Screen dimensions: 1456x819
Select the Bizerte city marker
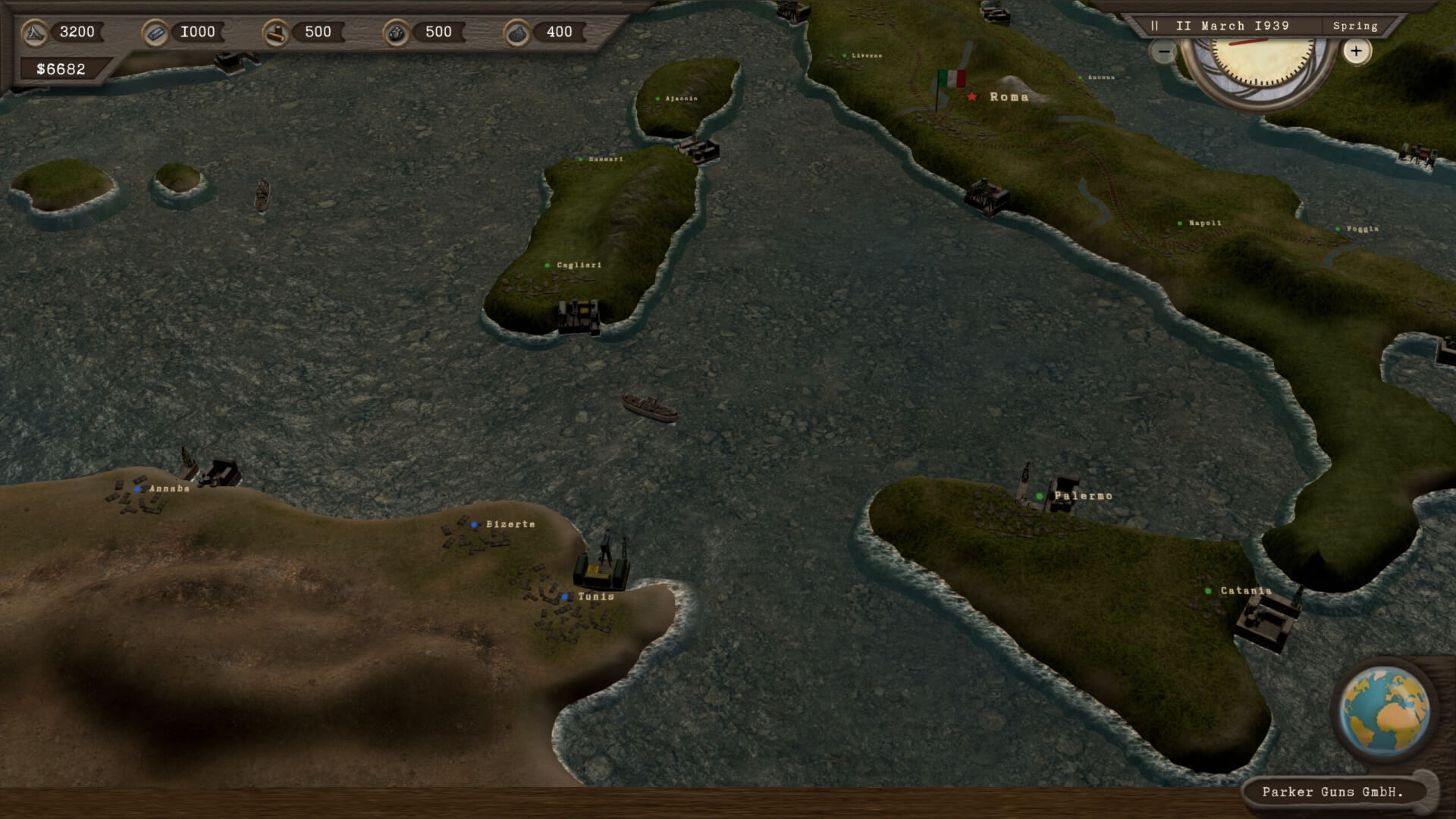[474, 524]
